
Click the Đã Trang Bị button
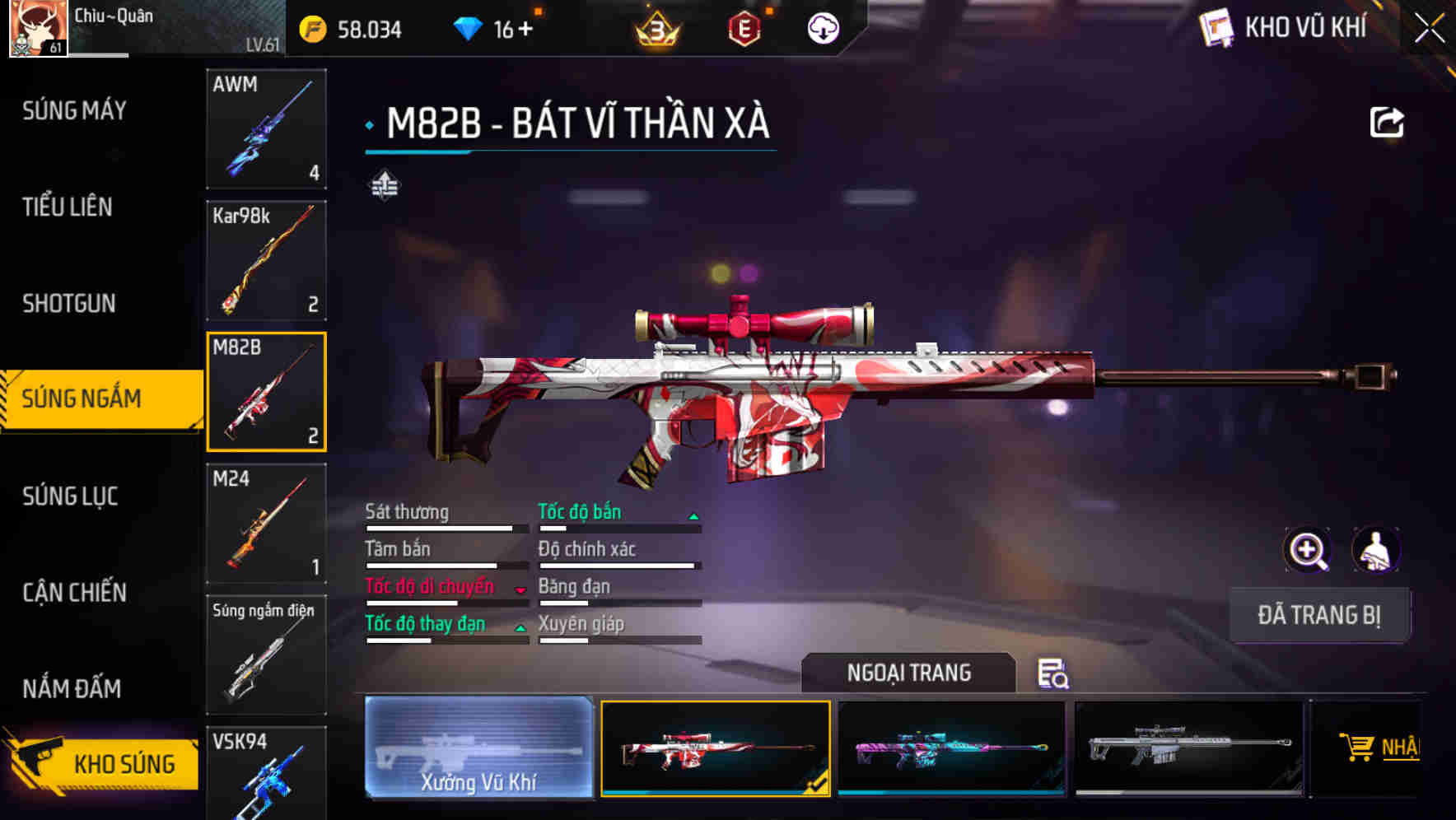point(1319,615)
